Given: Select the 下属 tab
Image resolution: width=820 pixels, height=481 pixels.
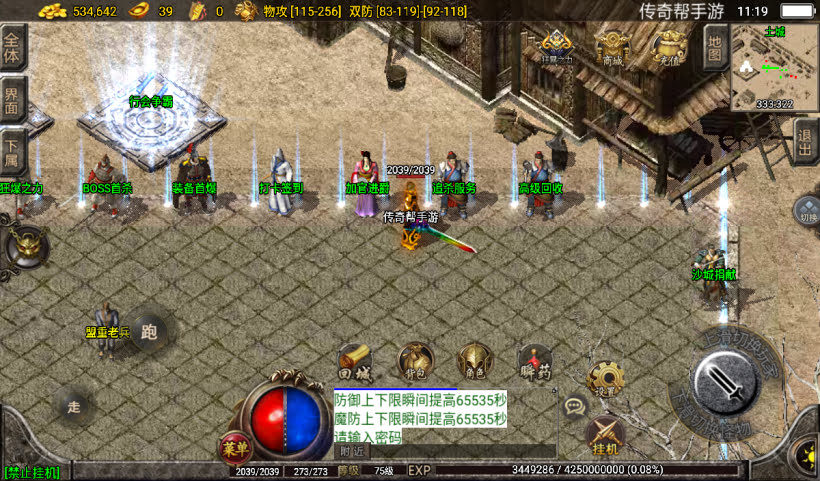Looking at the screenshot, I should coord(12,148).
